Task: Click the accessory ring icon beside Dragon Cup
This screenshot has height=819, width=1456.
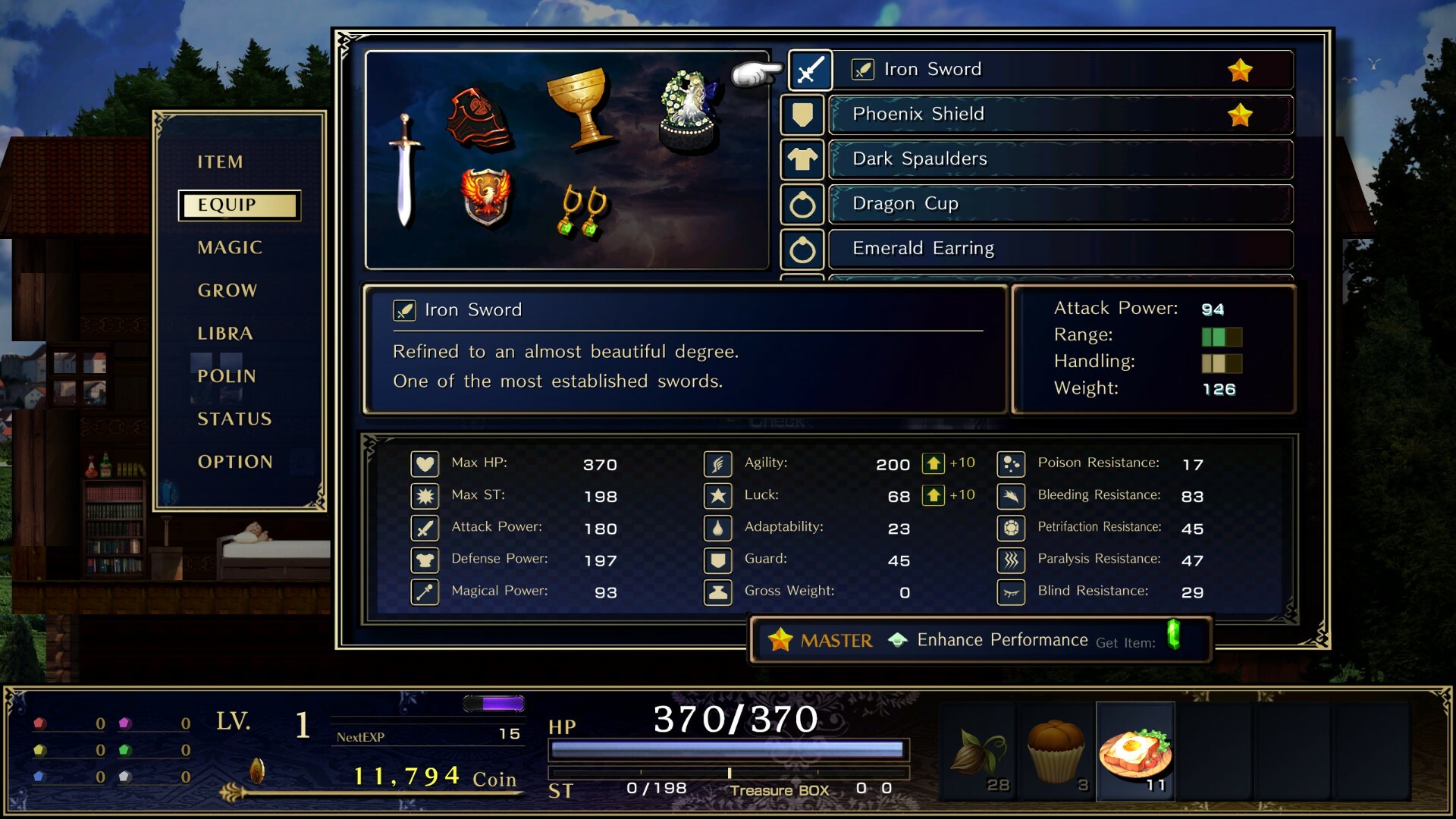Action: pyautogui.click(x=802, y=204)
